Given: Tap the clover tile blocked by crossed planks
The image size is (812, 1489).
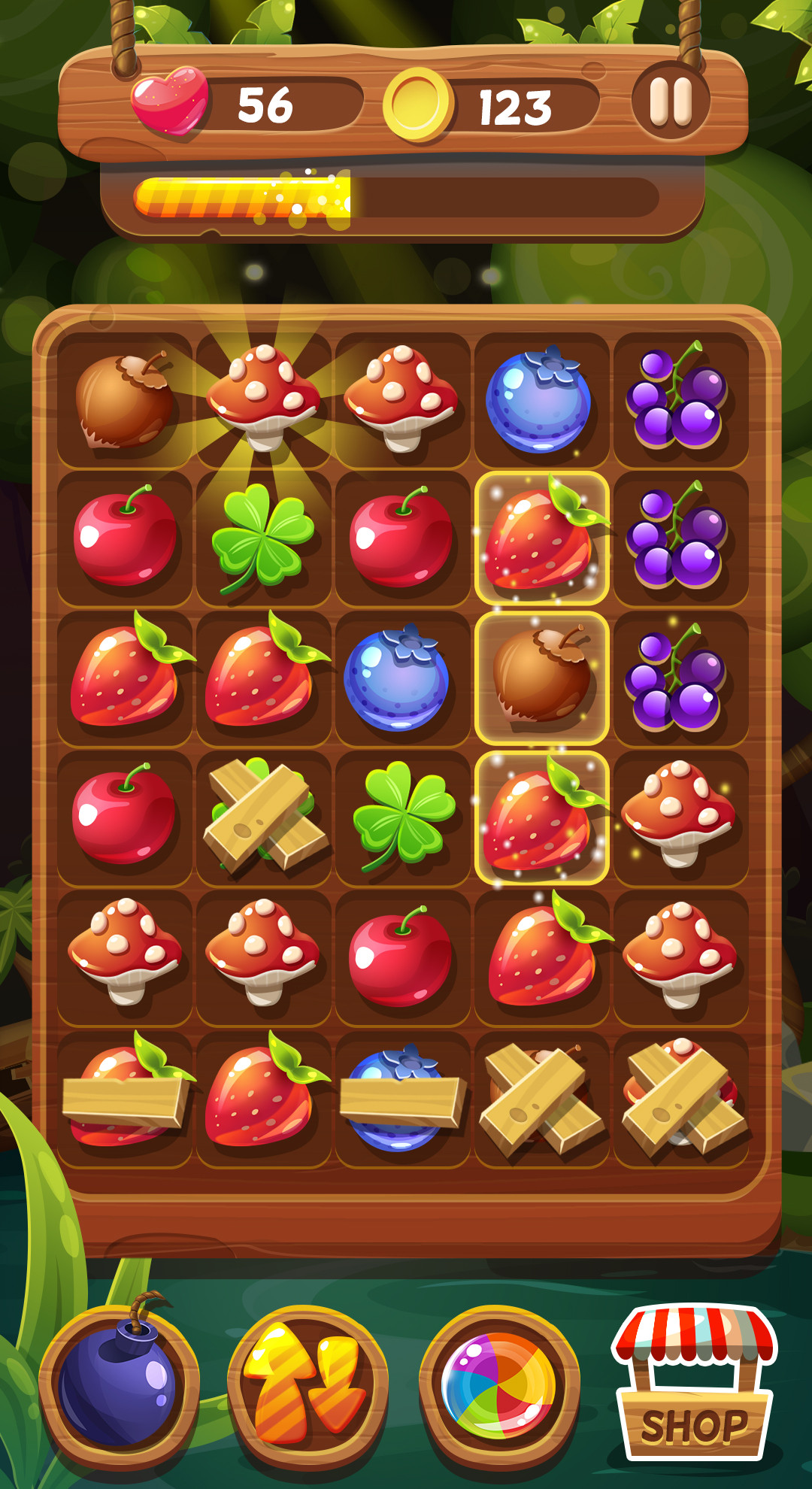Looking at the screenshot, I should pyautogui.click(x=263, y=818).
